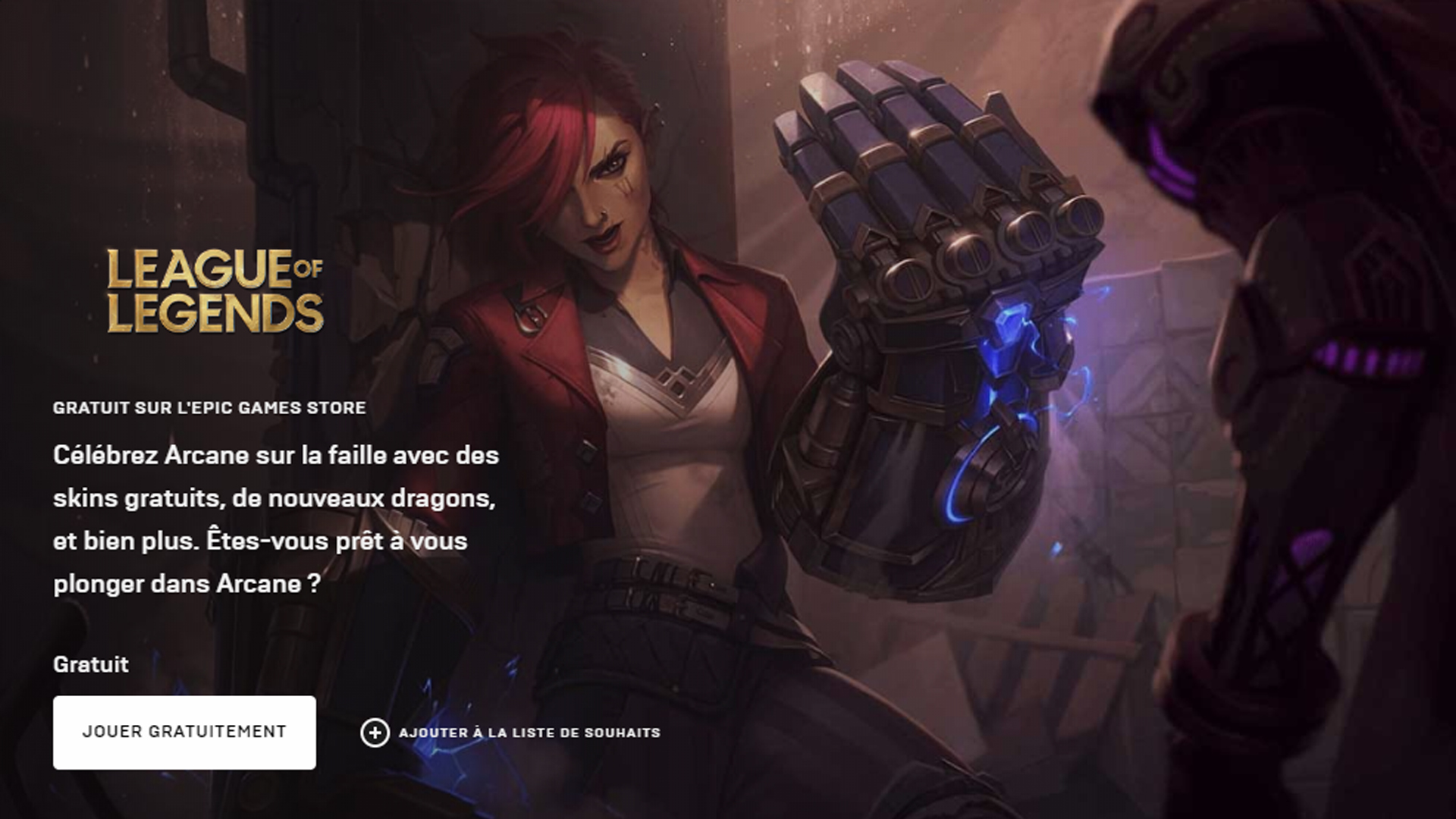Select AJOUTER À LA LISTE DE SOUHAITS

[x=529, y=733]
